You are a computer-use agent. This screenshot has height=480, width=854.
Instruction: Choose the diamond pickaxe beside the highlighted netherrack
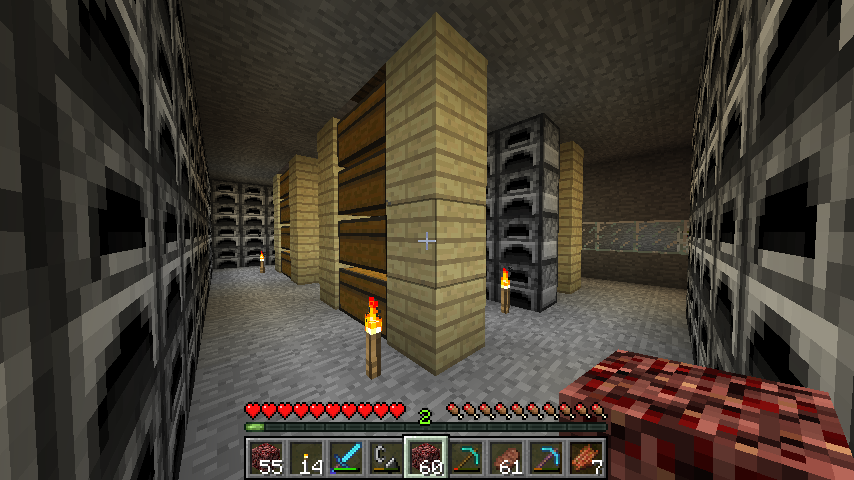(x=465, y=457)
